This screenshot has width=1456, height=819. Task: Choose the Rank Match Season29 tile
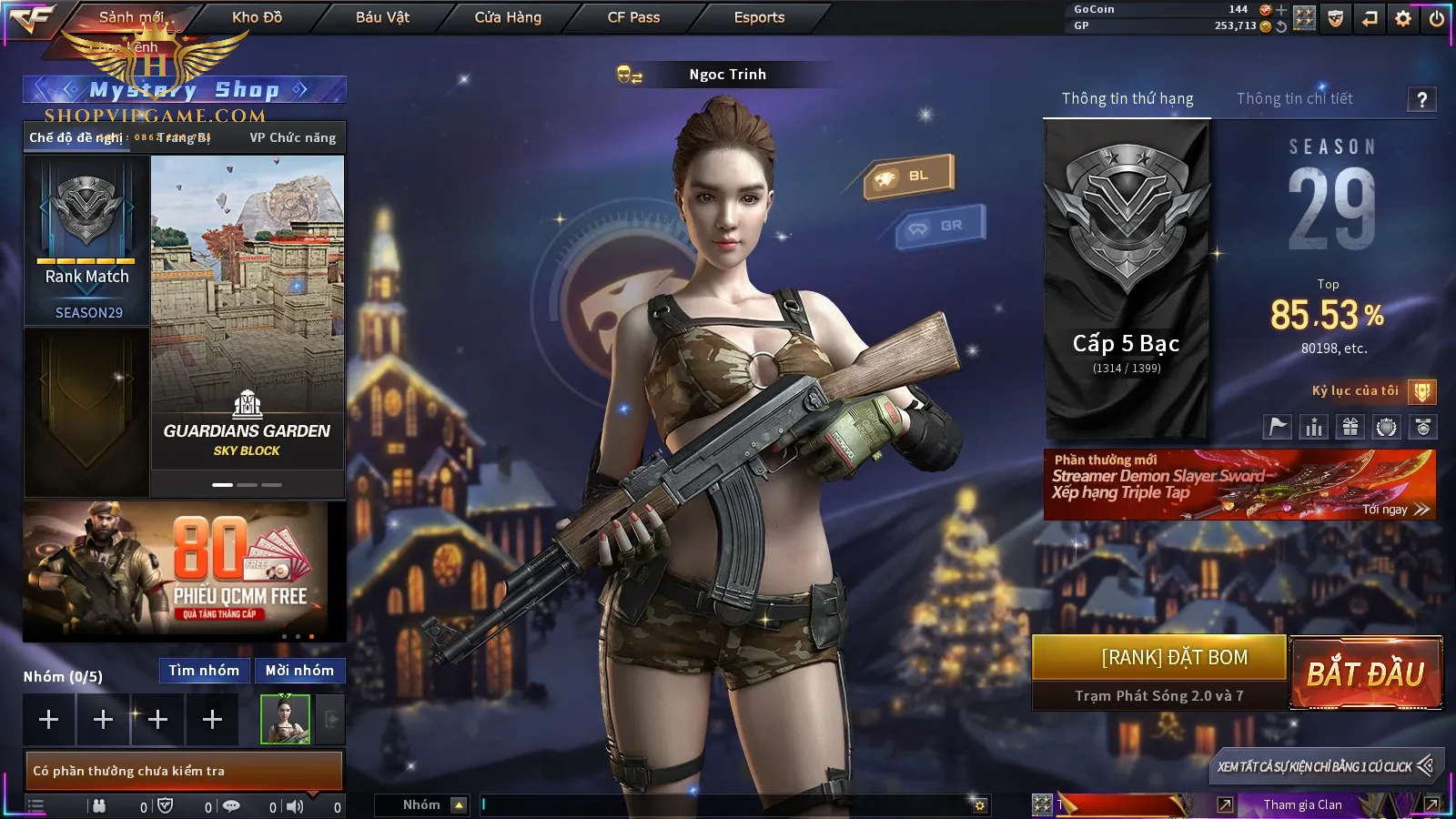87,240
